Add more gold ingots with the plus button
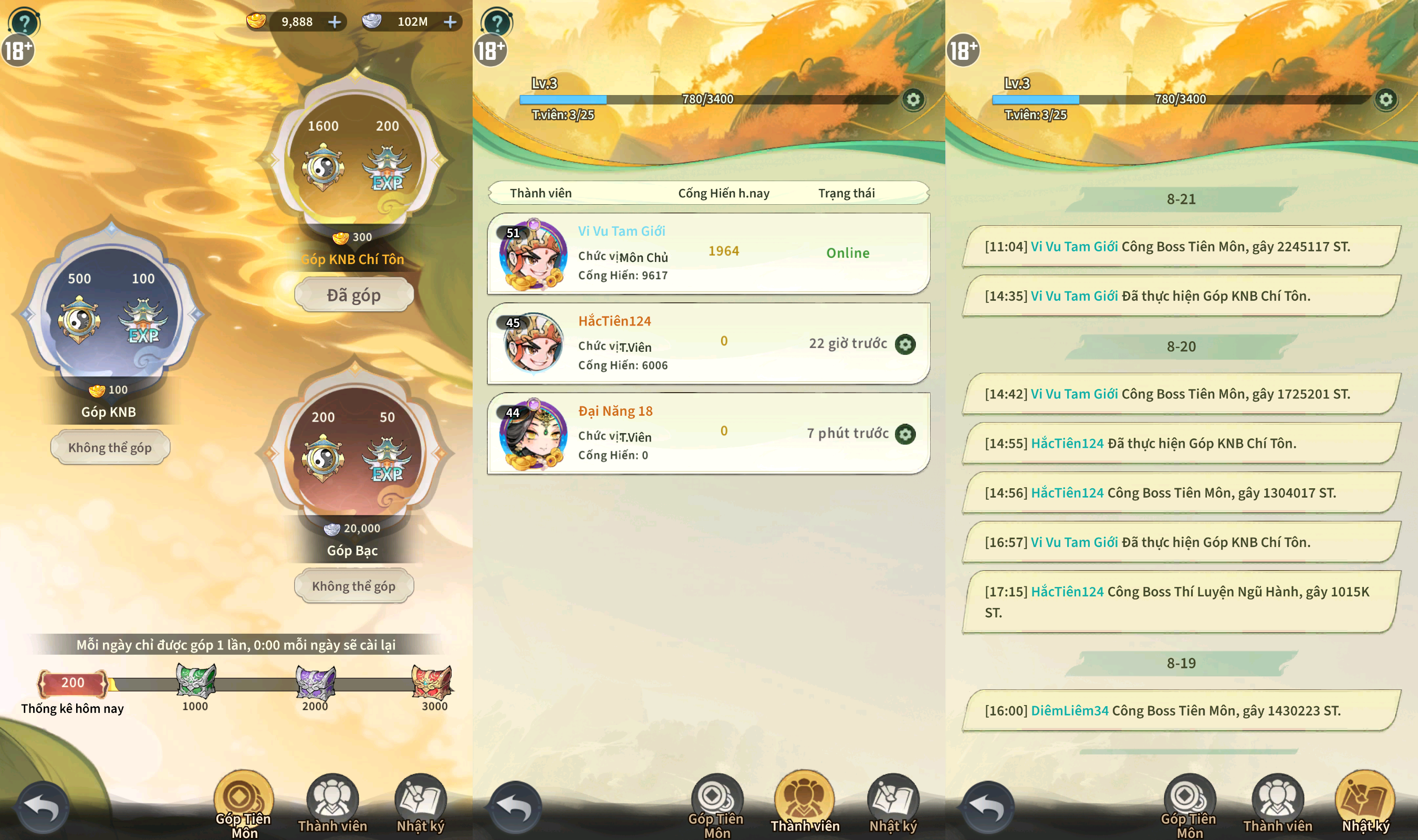Viewport: 1418px width, 840px height. pos(335,22)
